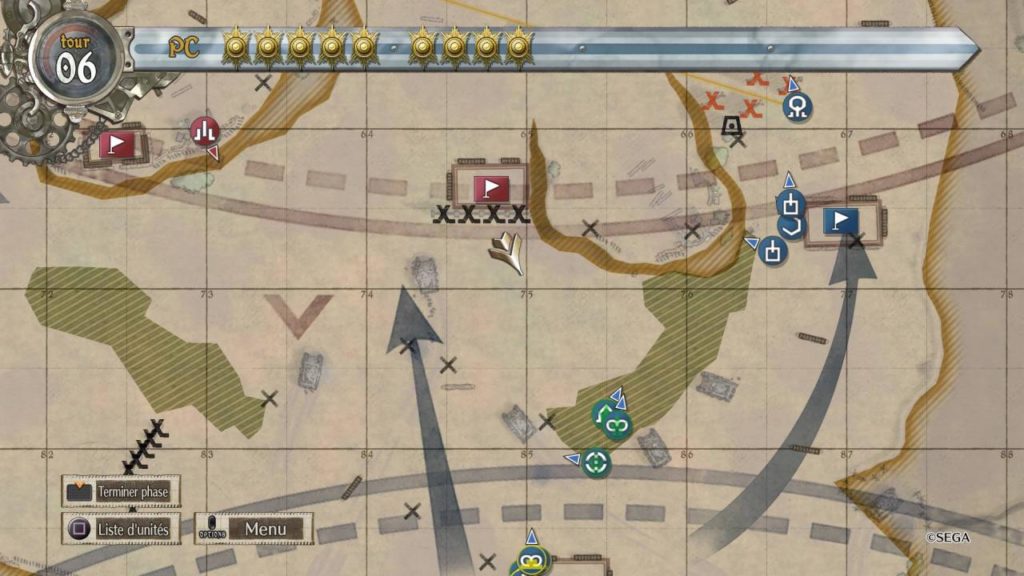This screenshot has width=1024, height=576.
Task: Open the Menu button
Action: (x=265, y=528)
